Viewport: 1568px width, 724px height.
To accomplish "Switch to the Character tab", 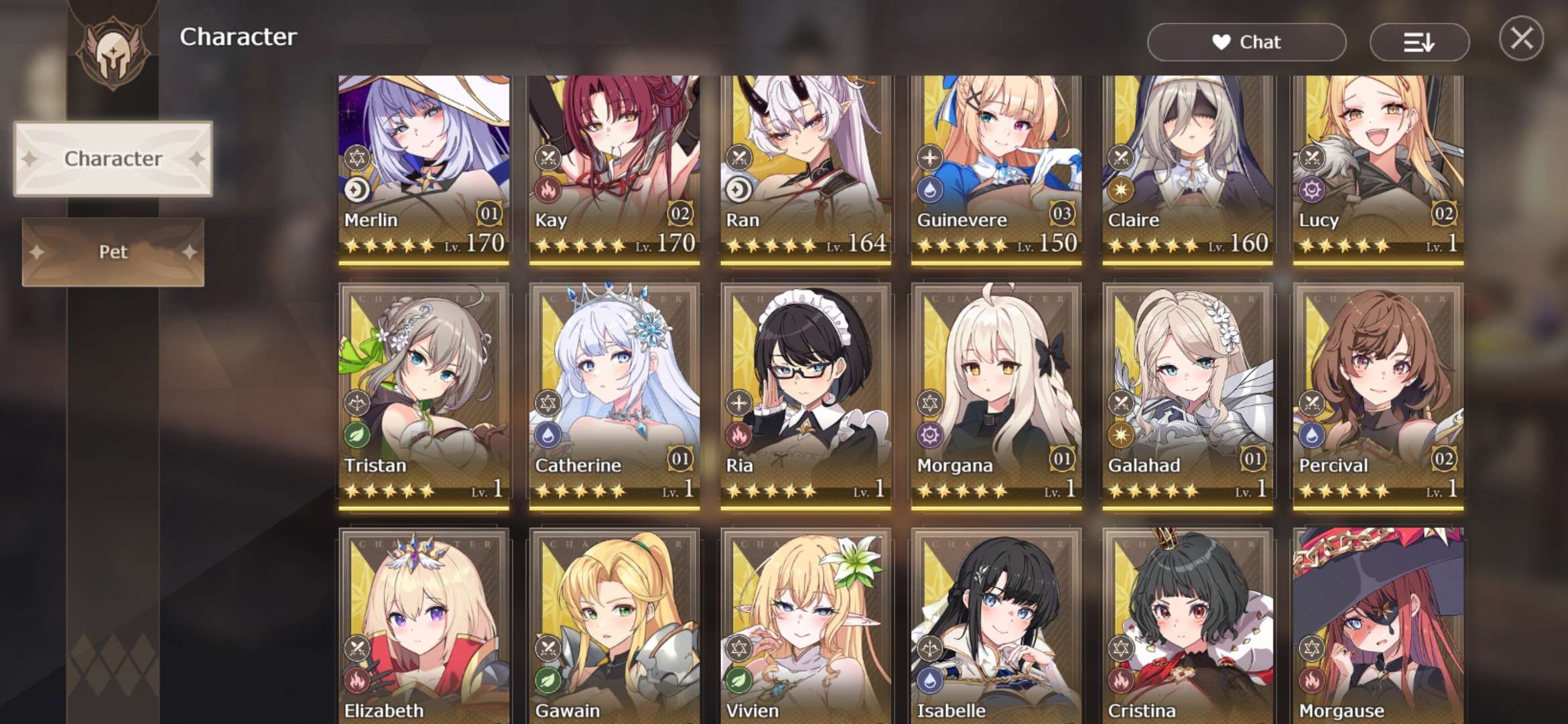I will (x=113, y=159).
